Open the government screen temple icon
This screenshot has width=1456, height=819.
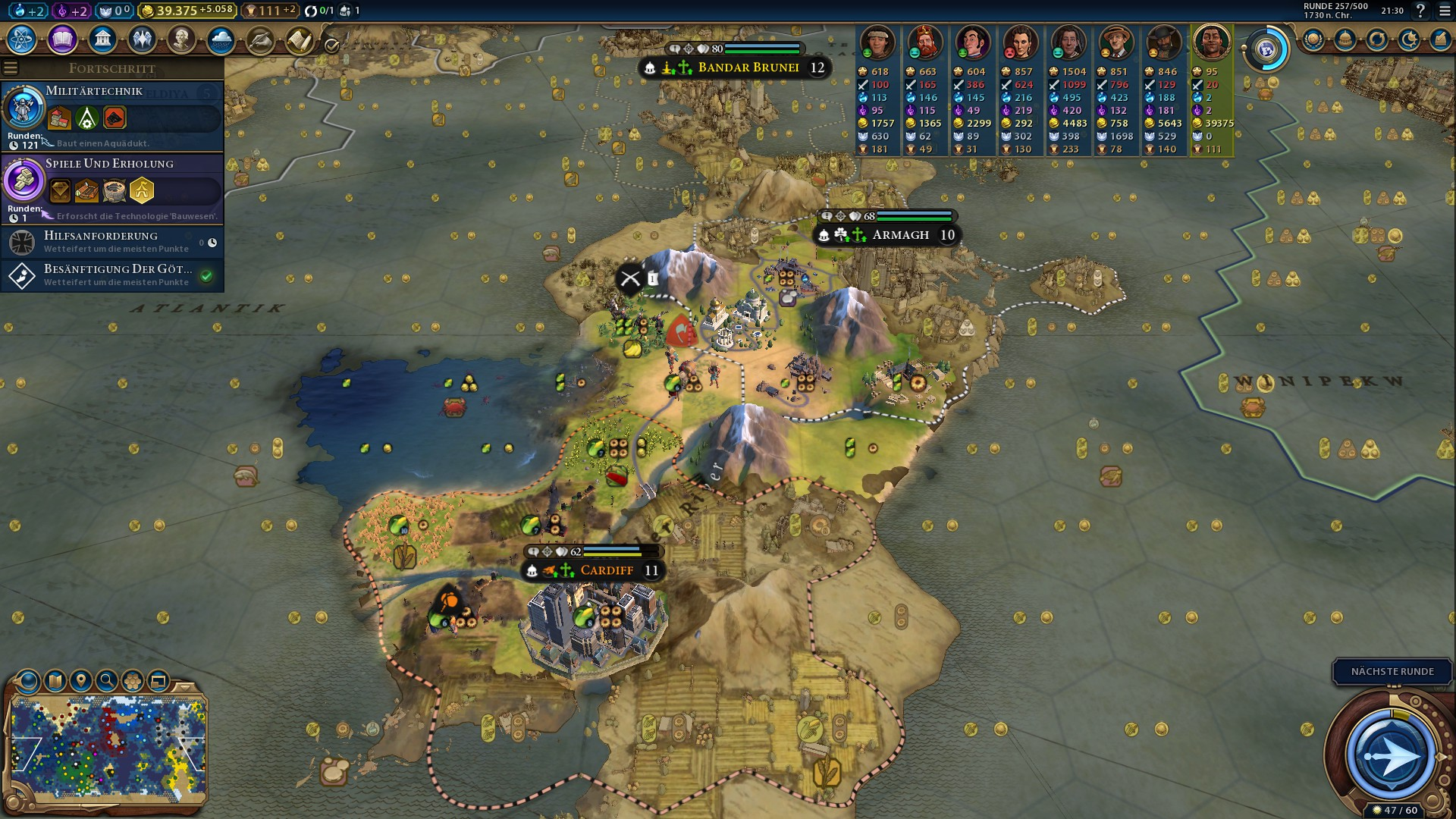(102, 39)
